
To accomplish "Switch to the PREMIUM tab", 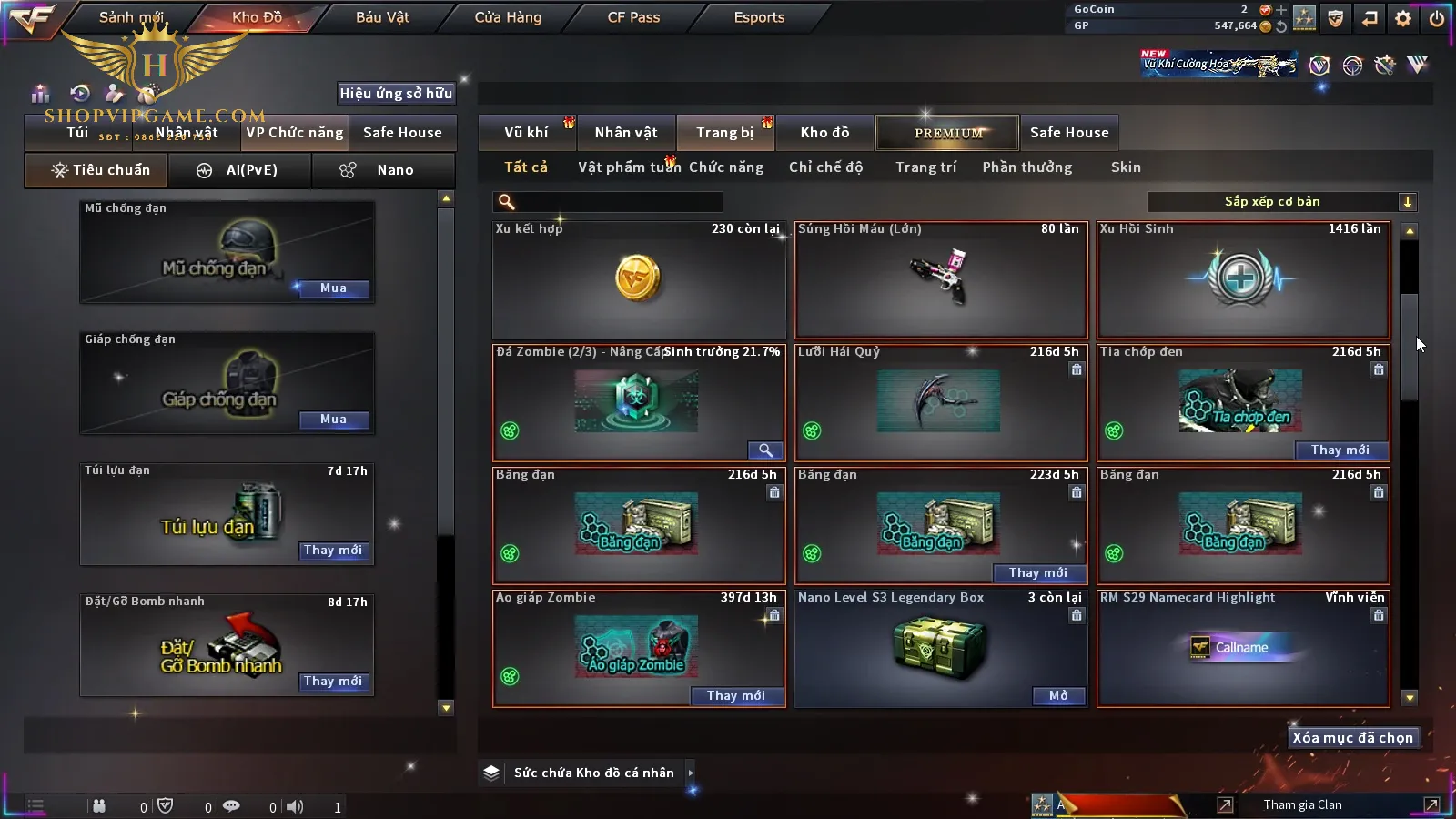I will [x=947, y=133].
